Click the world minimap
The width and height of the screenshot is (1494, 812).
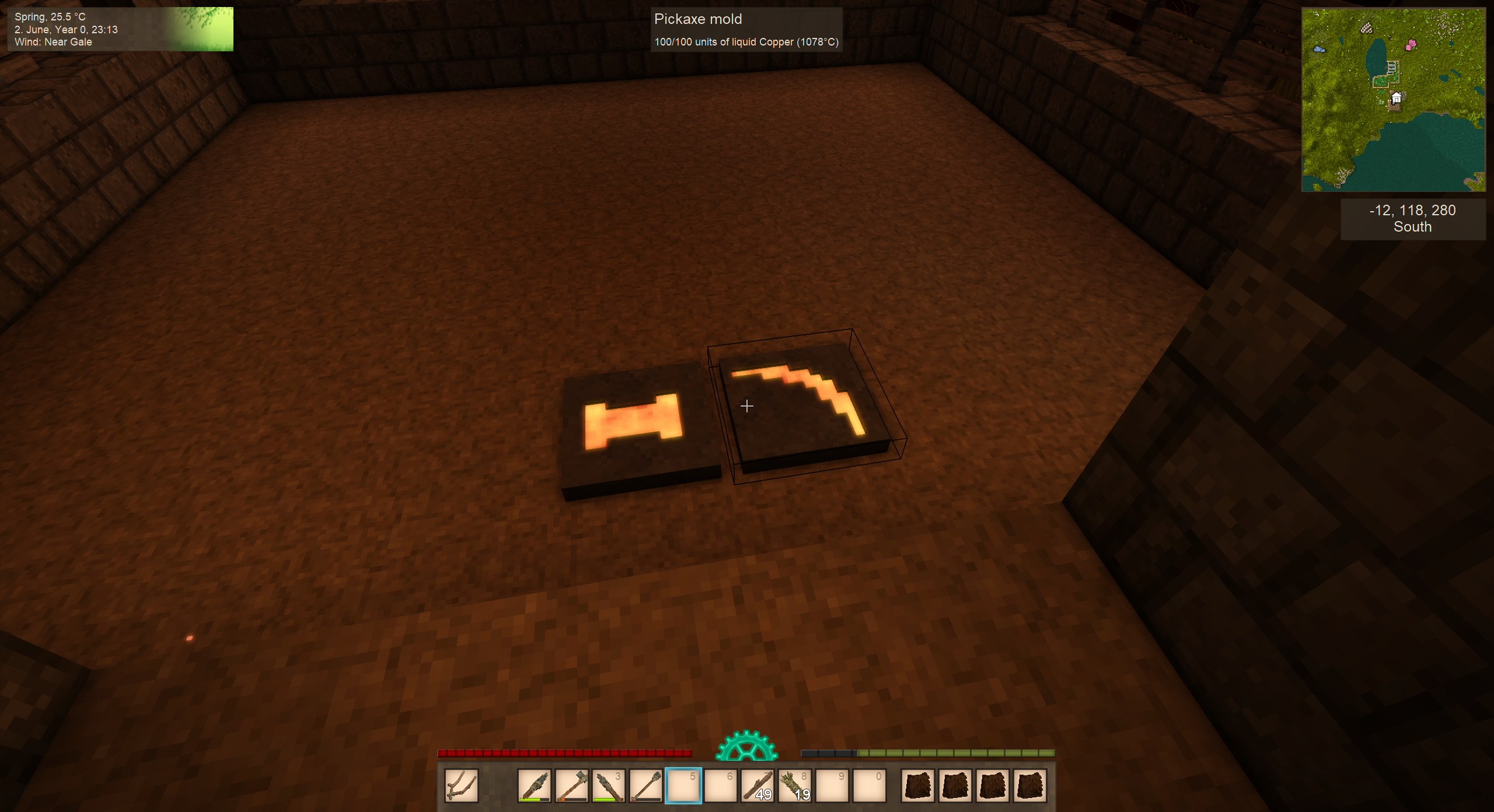coord(1393,100)
